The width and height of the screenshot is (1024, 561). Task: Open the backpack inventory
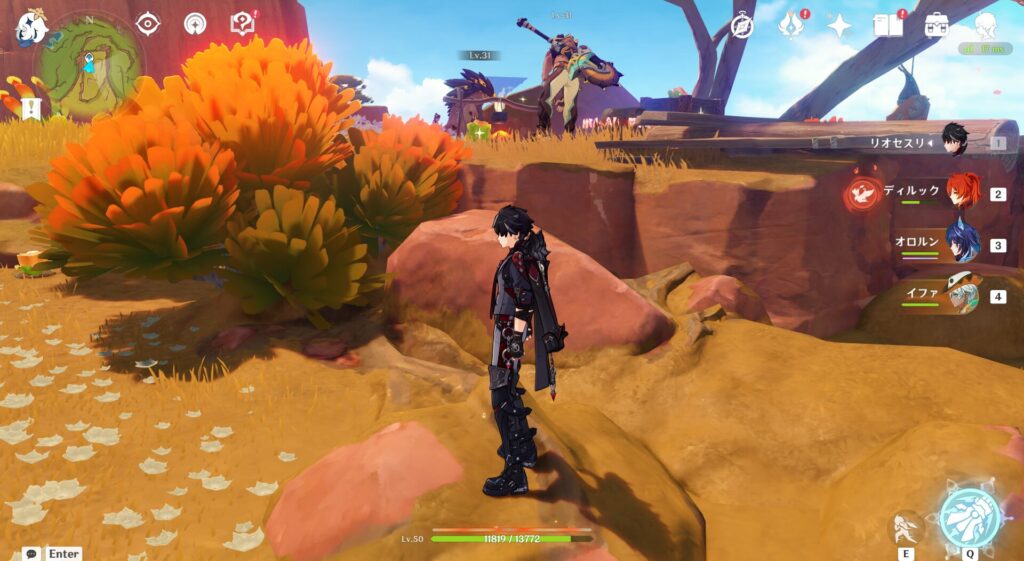tap(937, 25)
